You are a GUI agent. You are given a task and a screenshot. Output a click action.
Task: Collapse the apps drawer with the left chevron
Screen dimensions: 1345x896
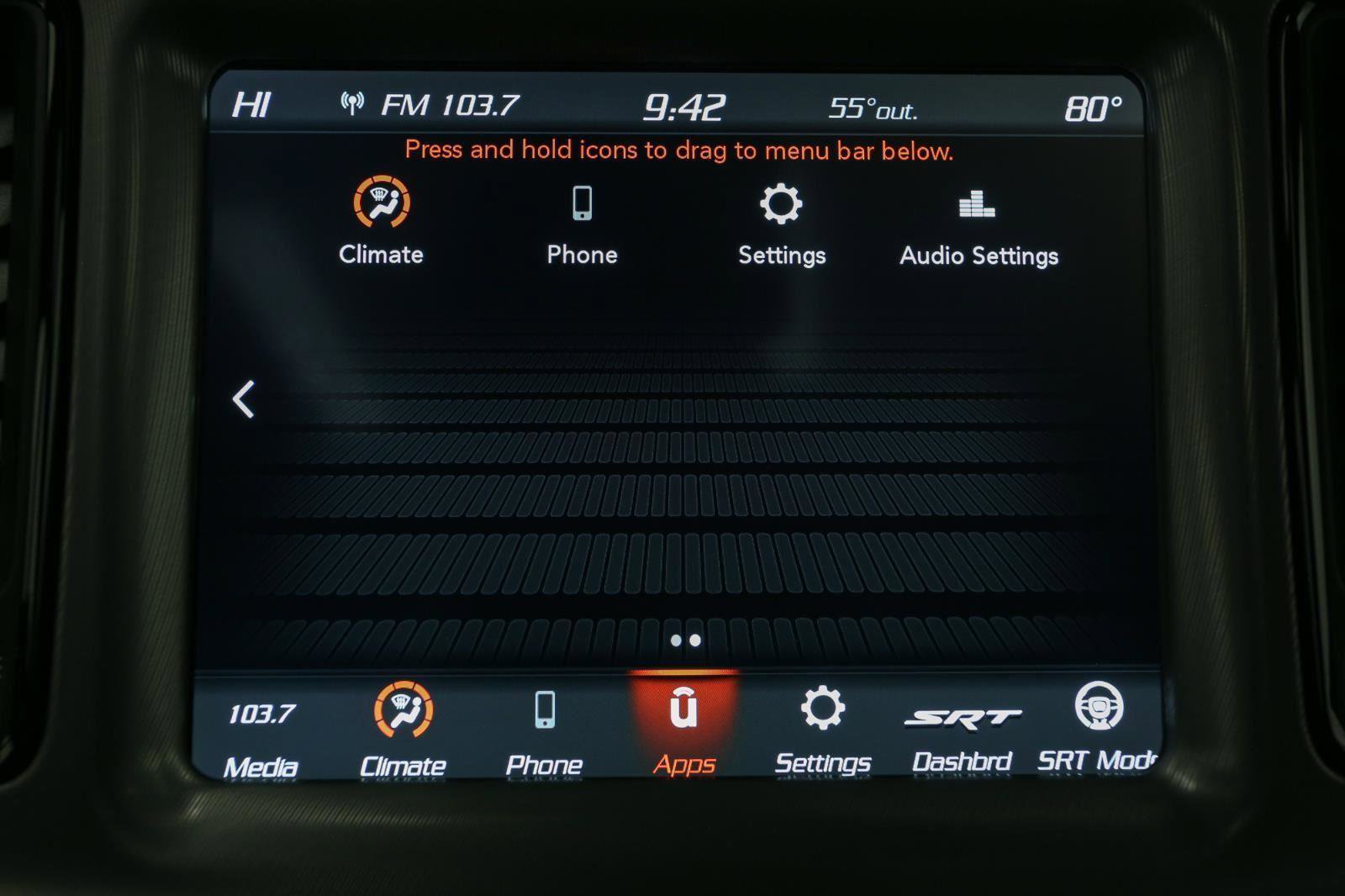coord(244,401)
